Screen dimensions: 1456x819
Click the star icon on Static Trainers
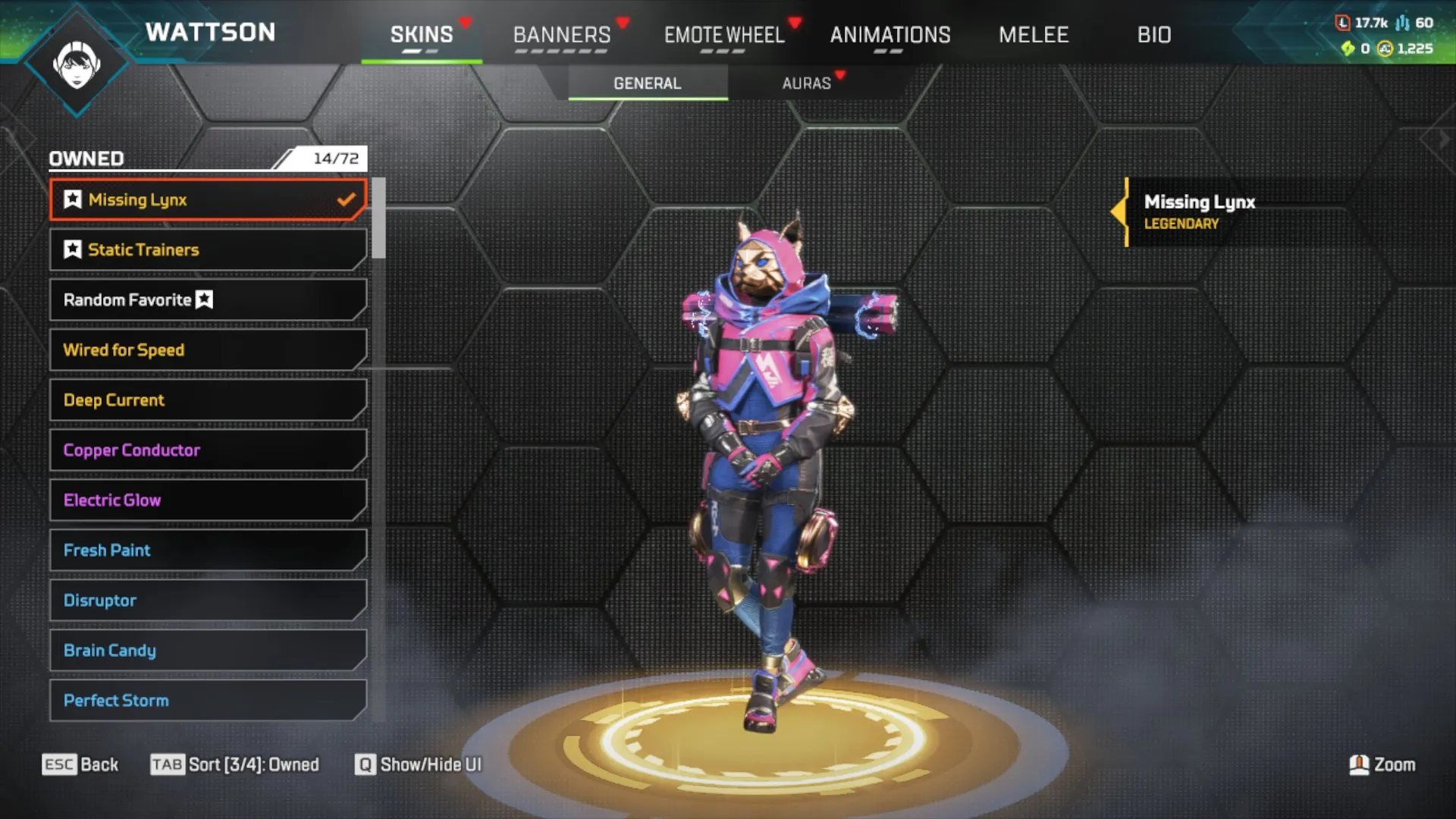pos(71,249)
